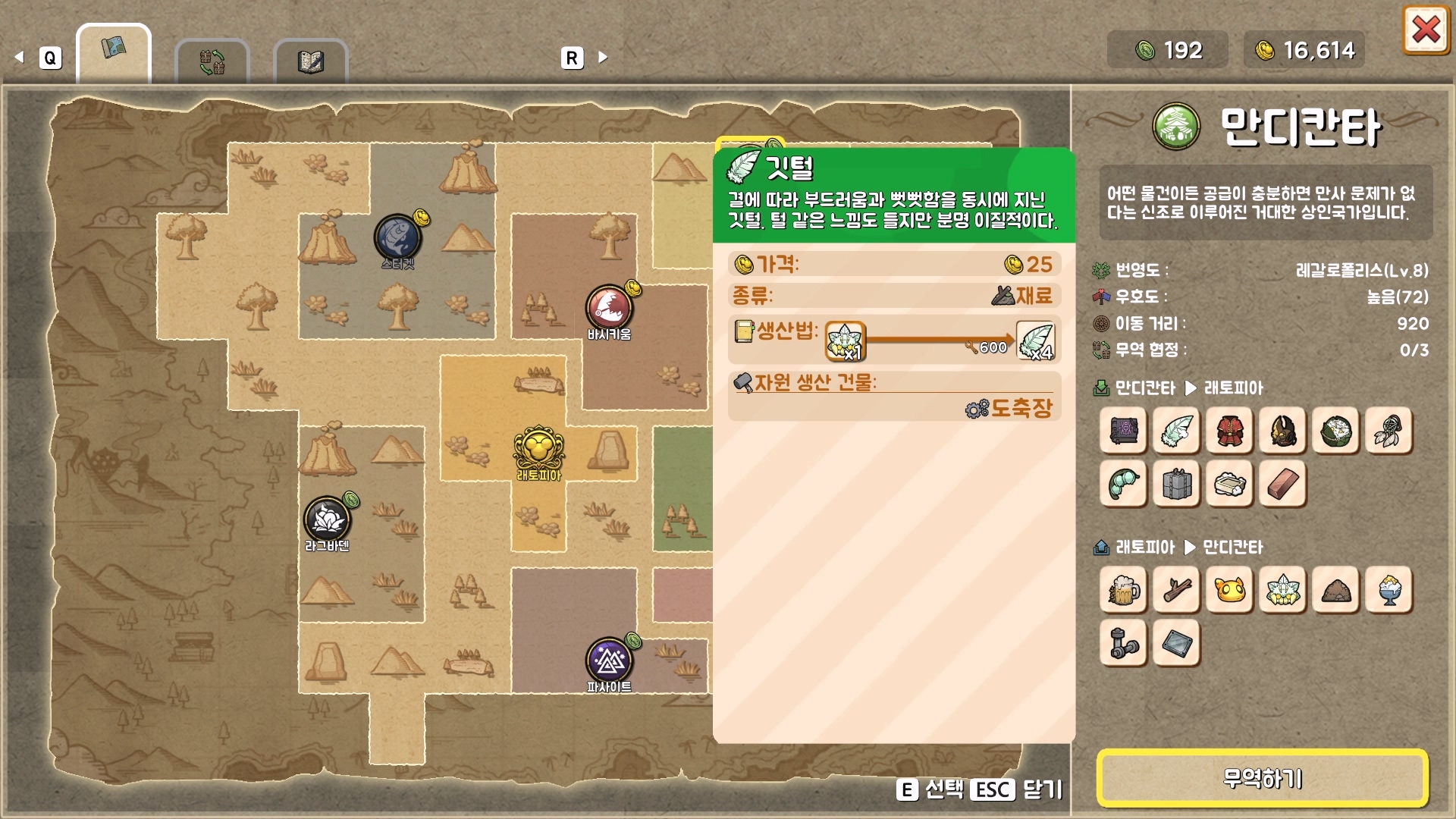Close the trade map with the red X
Viewport: 1456px width, 819px height.
tap(1426, 31)
